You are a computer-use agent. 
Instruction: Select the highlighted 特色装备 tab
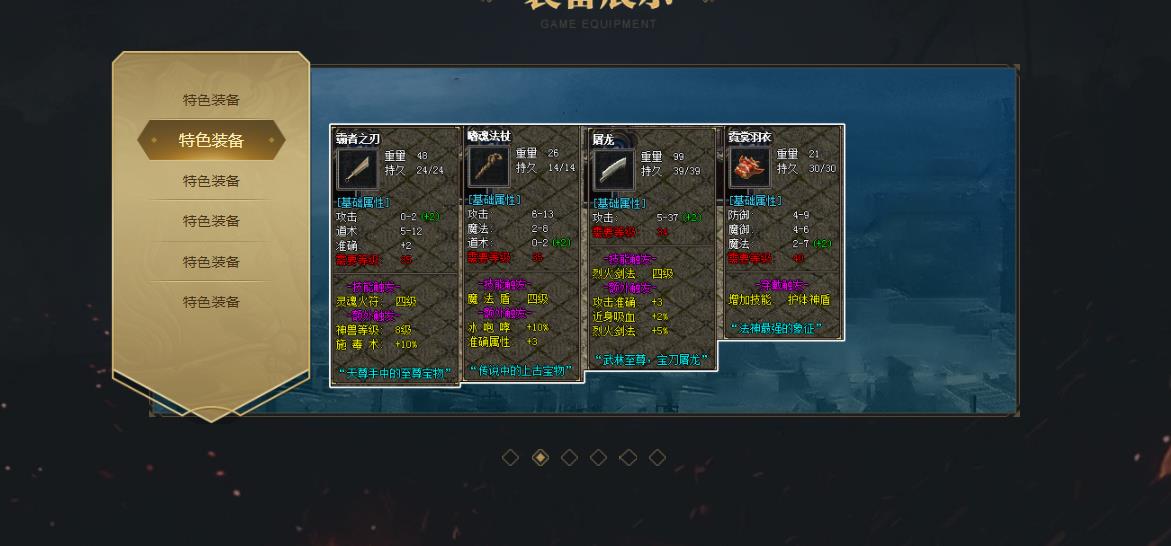(211, 140)
